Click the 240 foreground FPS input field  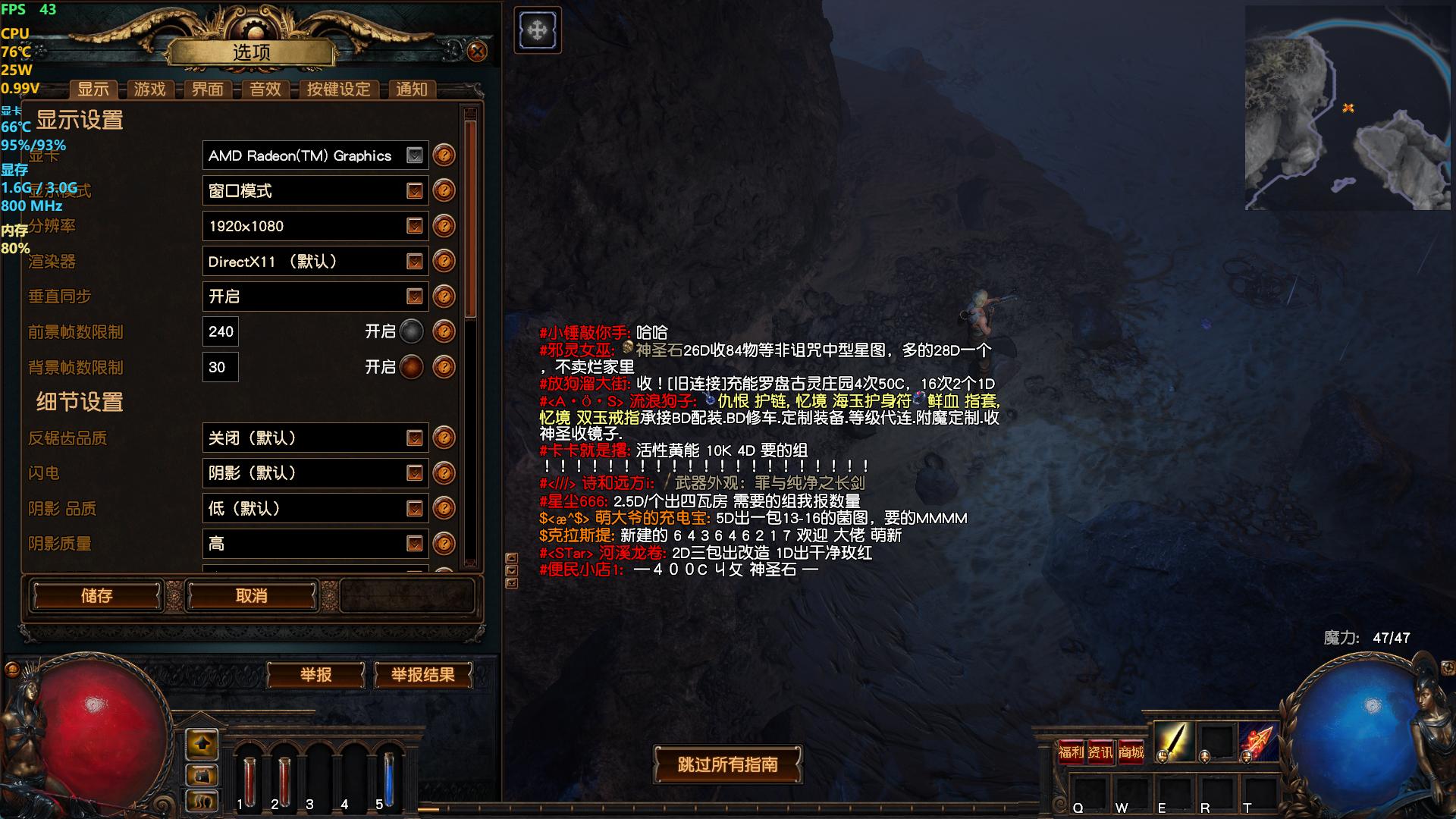220,331
